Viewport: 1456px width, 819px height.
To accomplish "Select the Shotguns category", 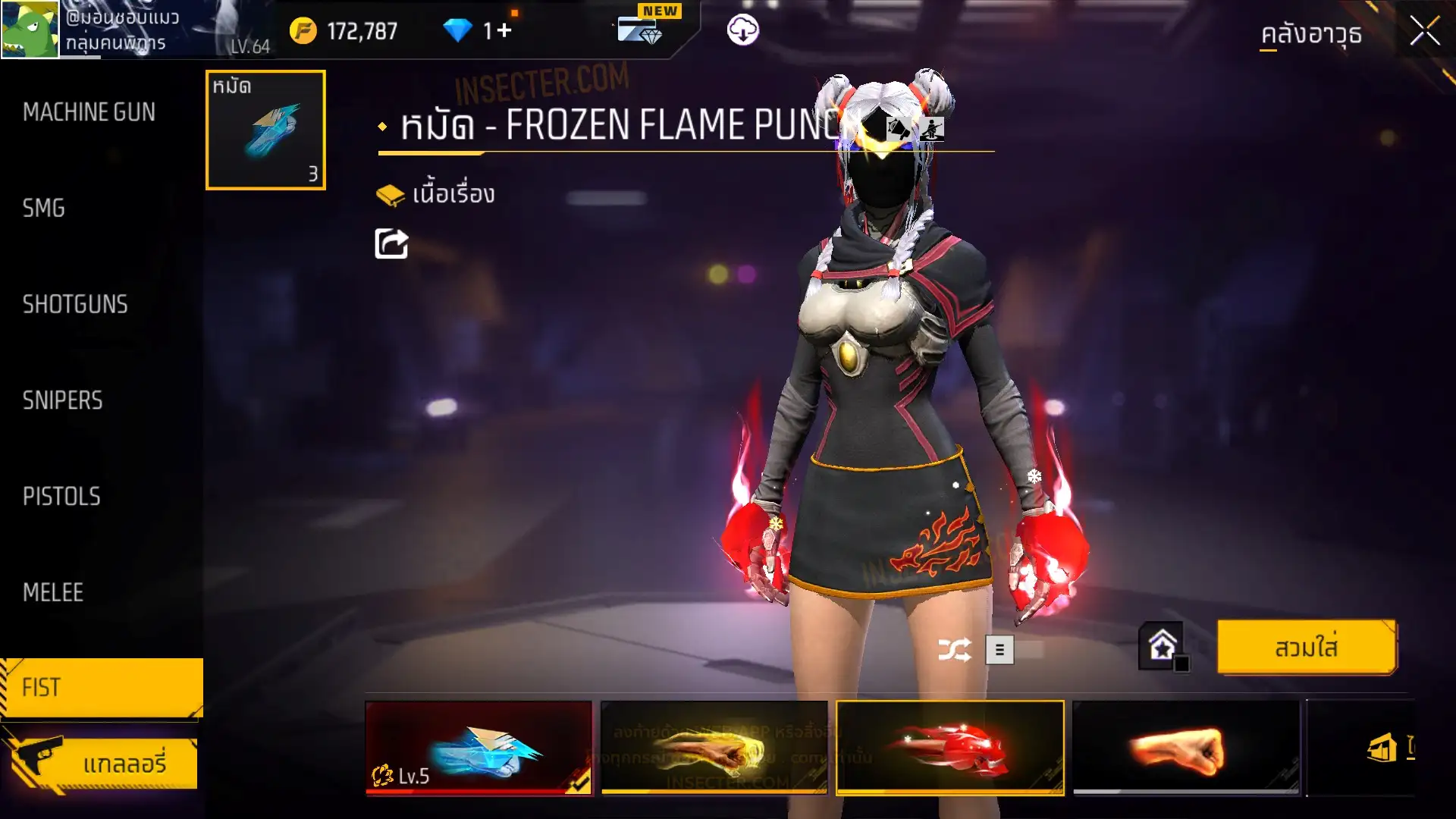I will coord(75,304).
